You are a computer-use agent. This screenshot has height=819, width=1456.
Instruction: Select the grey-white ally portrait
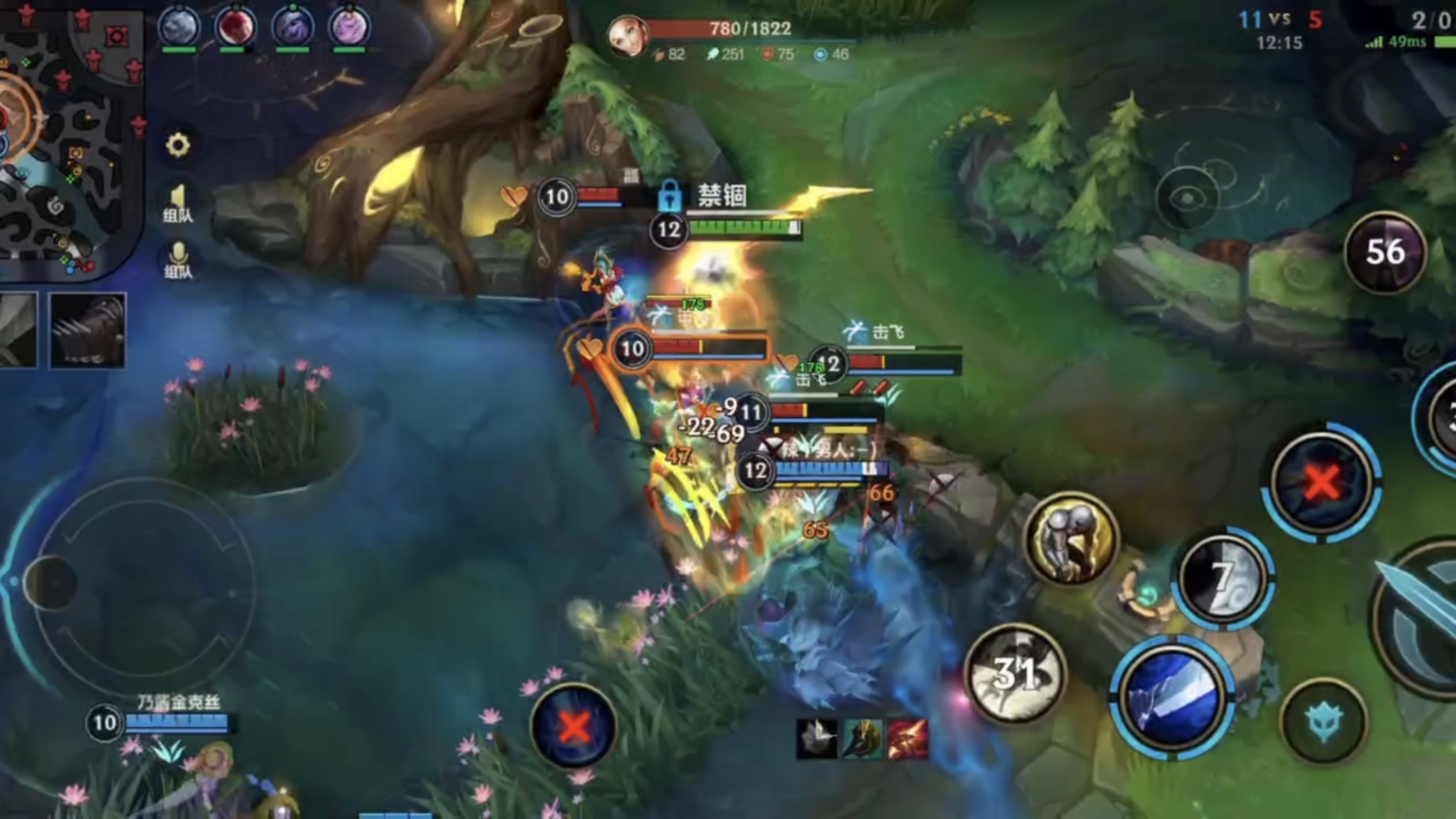[179, 27]
